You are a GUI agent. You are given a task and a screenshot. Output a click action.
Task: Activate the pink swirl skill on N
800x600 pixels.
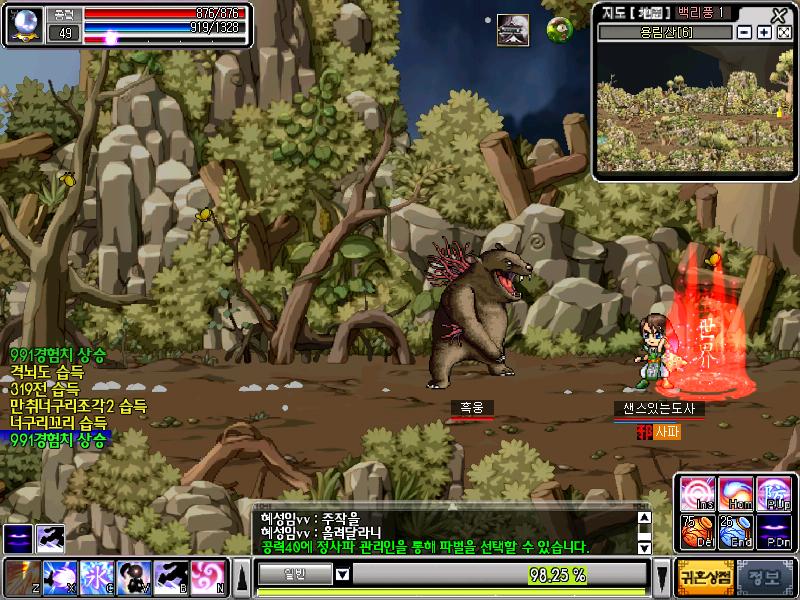click(x=208, y=577)
